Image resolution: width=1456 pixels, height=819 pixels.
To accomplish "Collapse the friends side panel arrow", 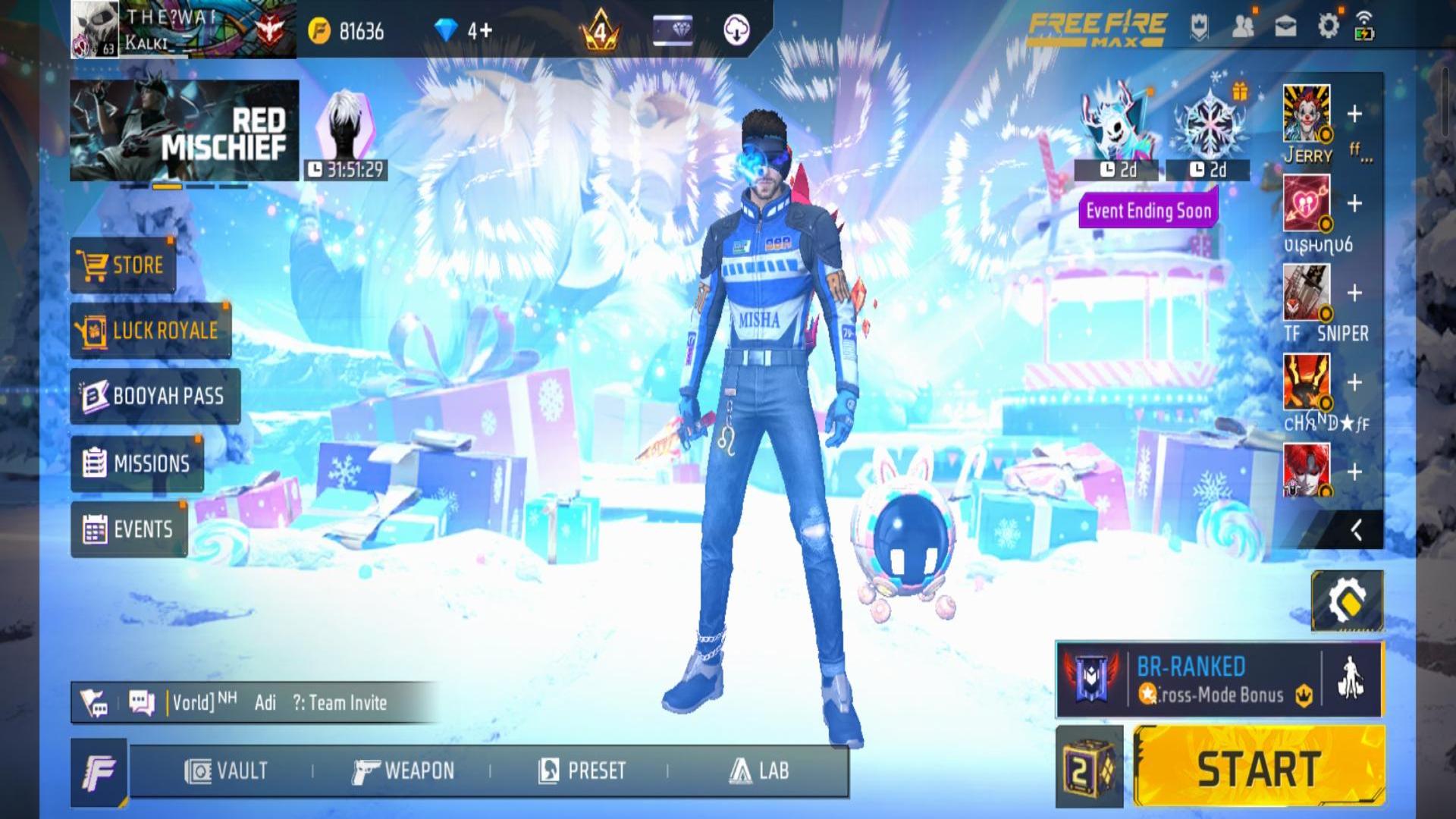I will [1356, 529].
